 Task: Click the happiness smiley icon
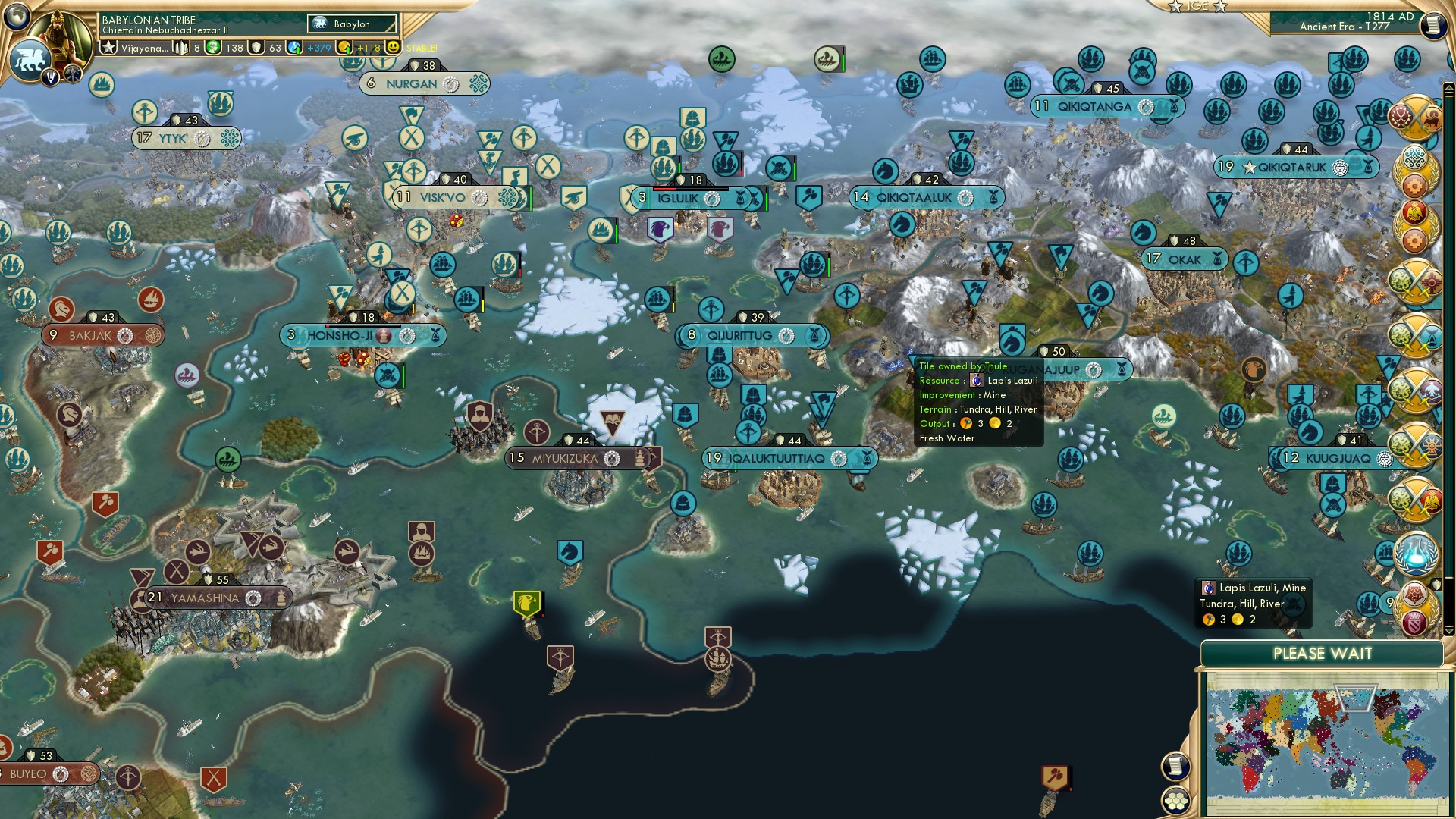[x=393, y=48]
